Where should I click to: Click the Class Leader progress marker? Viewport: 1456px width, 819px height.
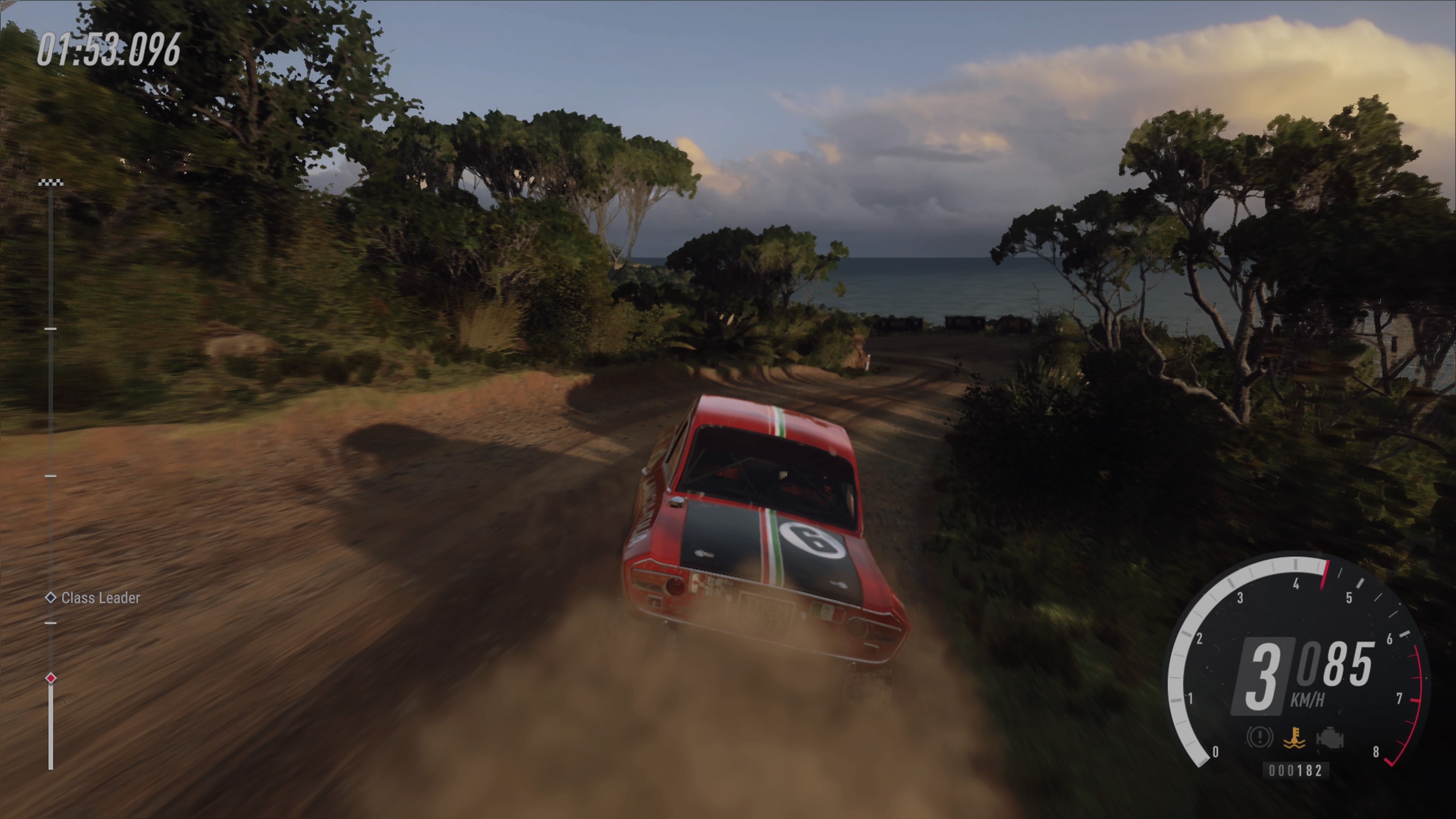click(51, 598)
